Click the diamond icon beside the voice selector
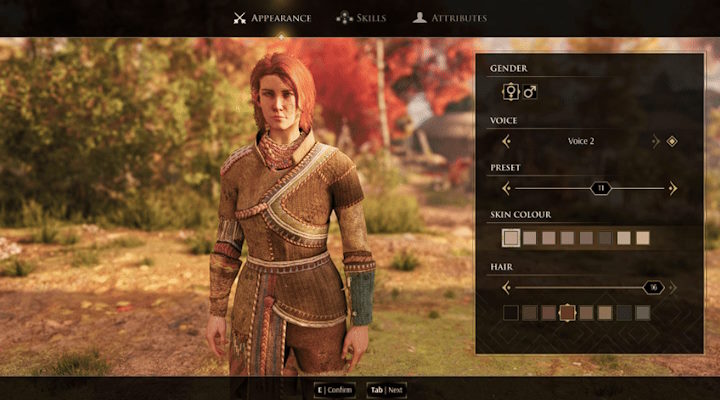 click(672, 141)
